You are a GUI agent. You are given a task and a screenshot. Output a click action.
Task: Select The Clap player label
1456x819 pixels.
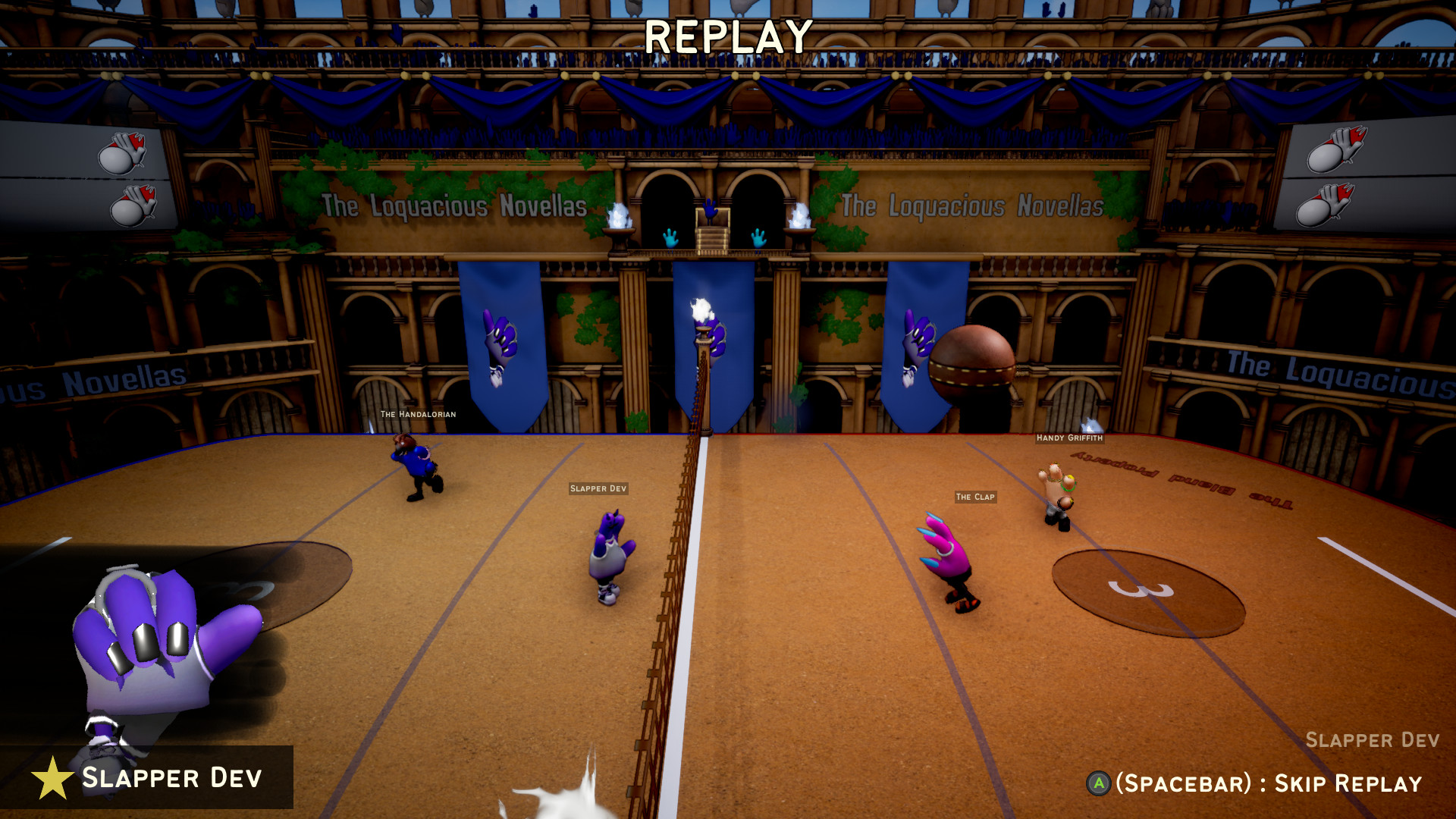click(976, 497)
